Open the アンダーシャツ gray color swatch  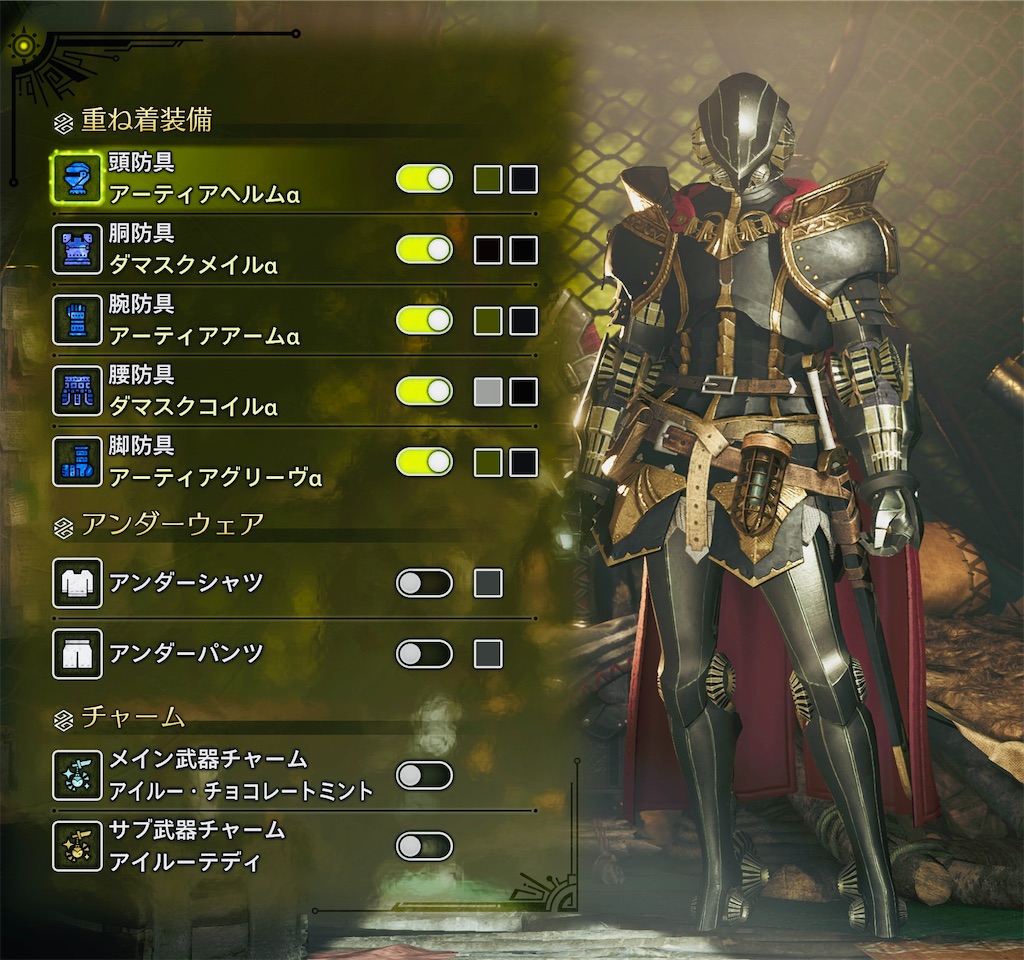[488, 583]
